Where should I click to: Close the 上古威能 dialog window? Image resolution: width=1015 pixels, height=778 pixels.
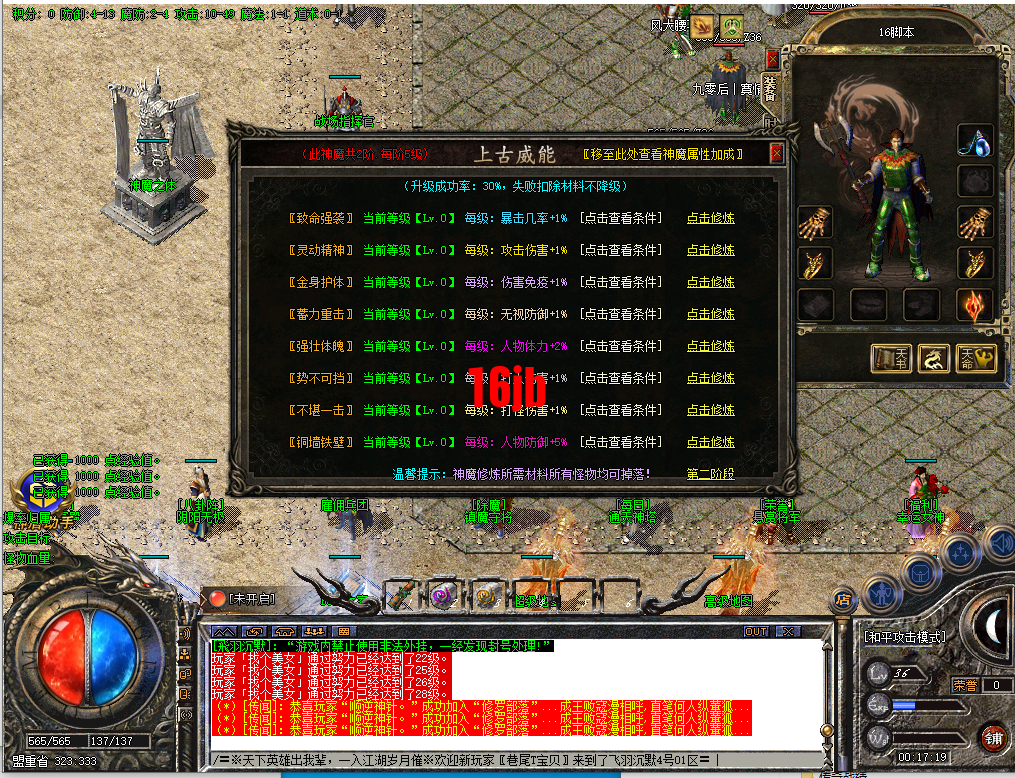(776, 154)
